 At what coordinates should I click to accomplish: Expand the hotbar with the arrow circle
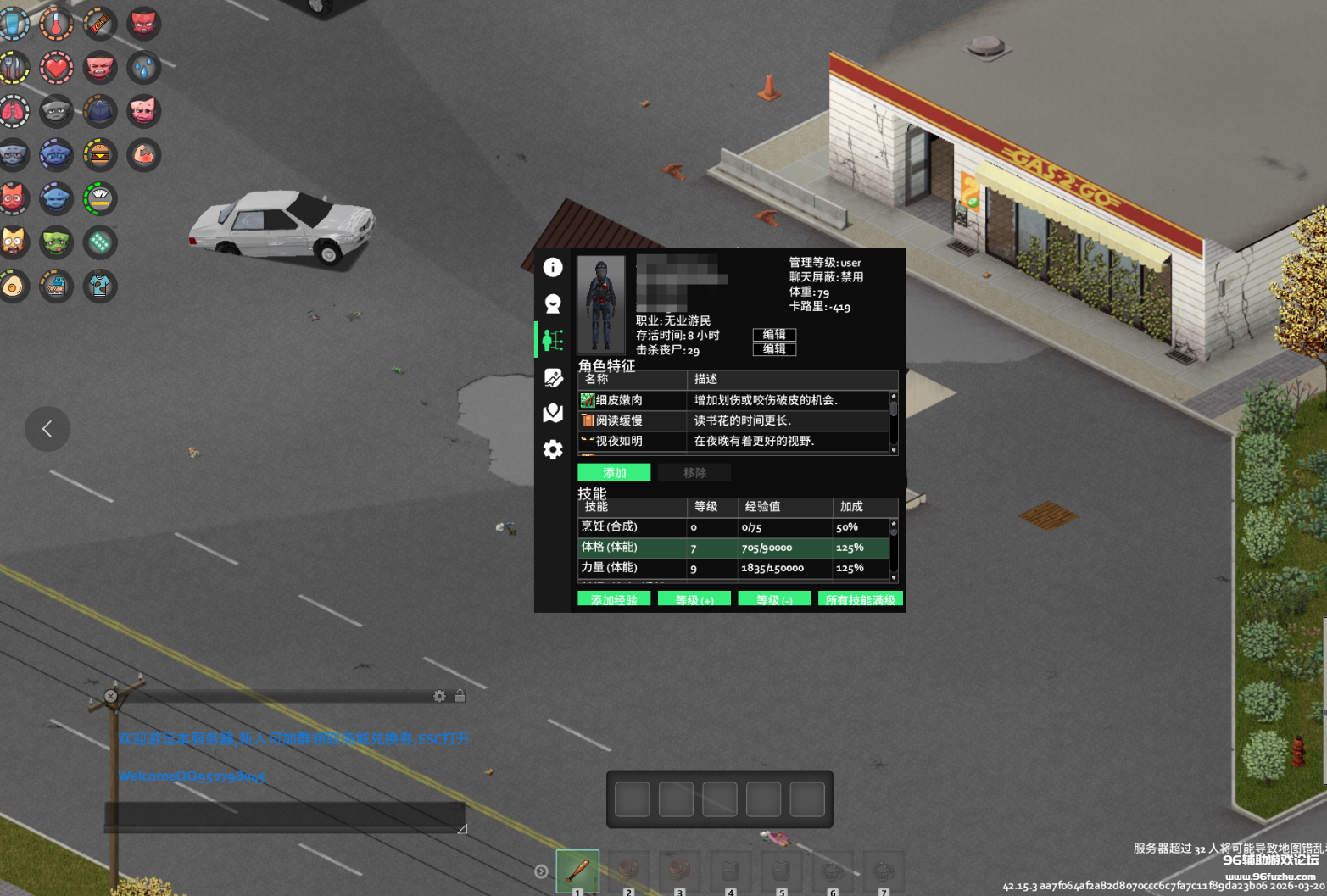pos(541,870)
